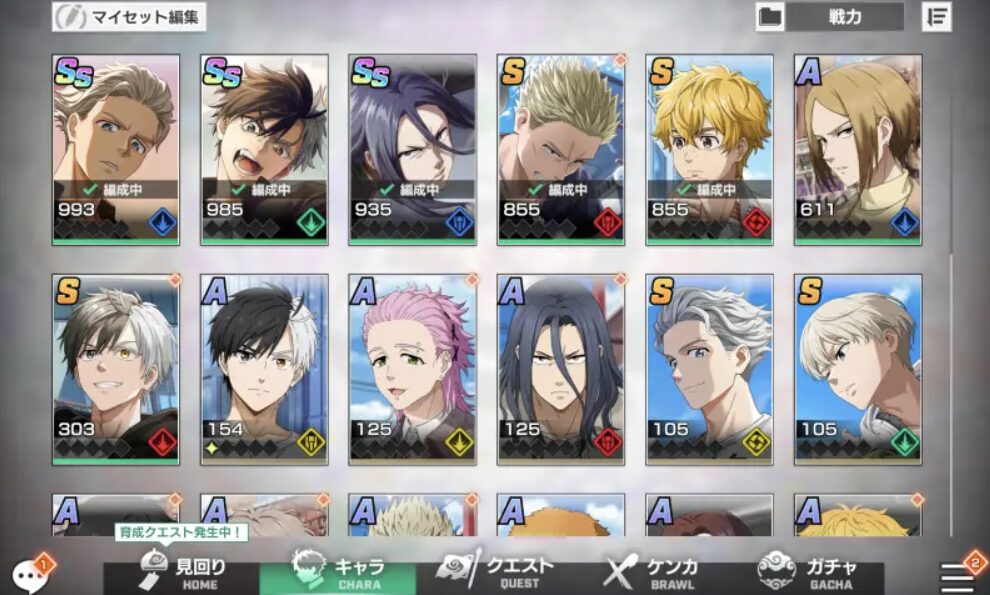Select the purple-haired SS card with power 935

click(412, 149)
